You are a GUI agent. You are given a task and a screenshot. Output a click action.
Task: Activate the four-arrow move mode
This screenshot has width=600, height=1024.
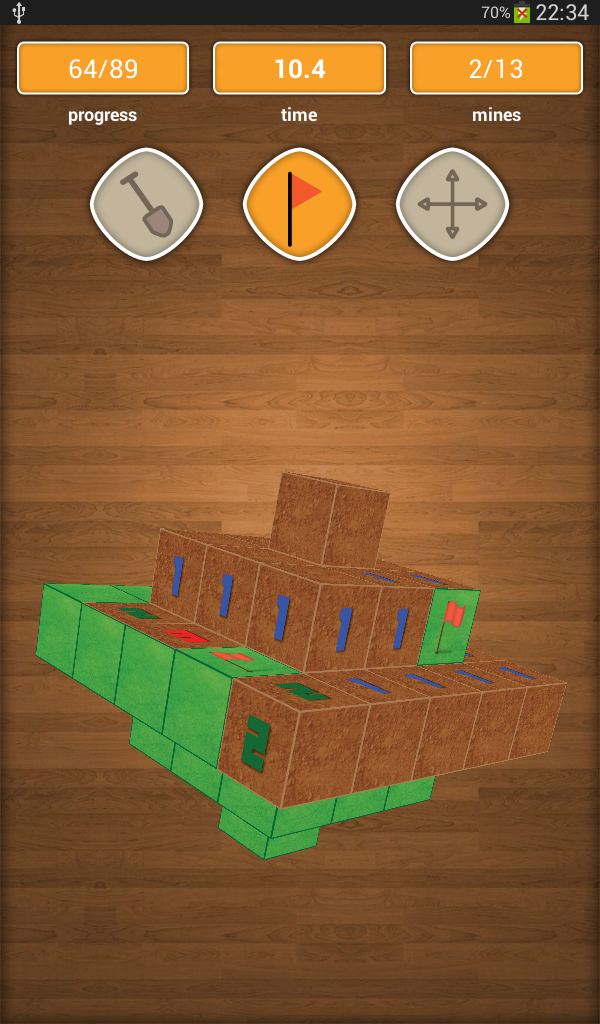coord(452,205)
